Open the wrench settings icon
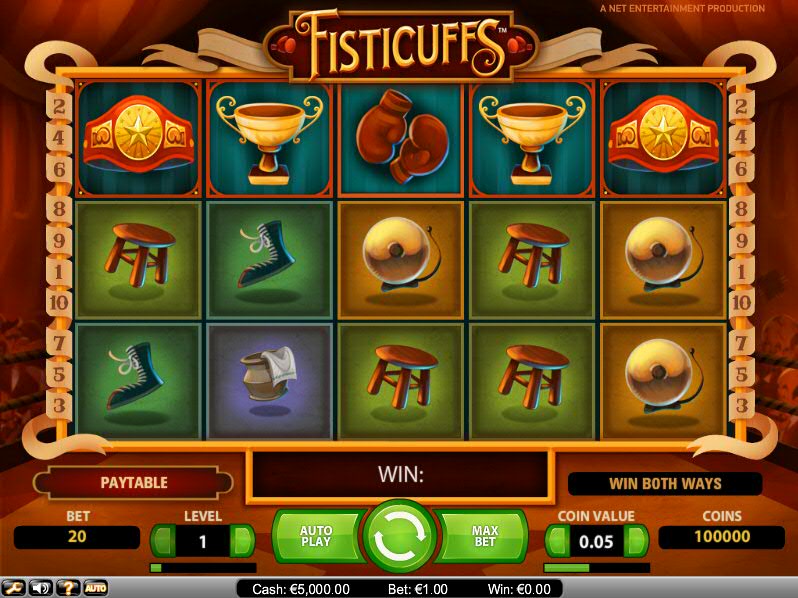The image size is (798, 598). (14, 588)
